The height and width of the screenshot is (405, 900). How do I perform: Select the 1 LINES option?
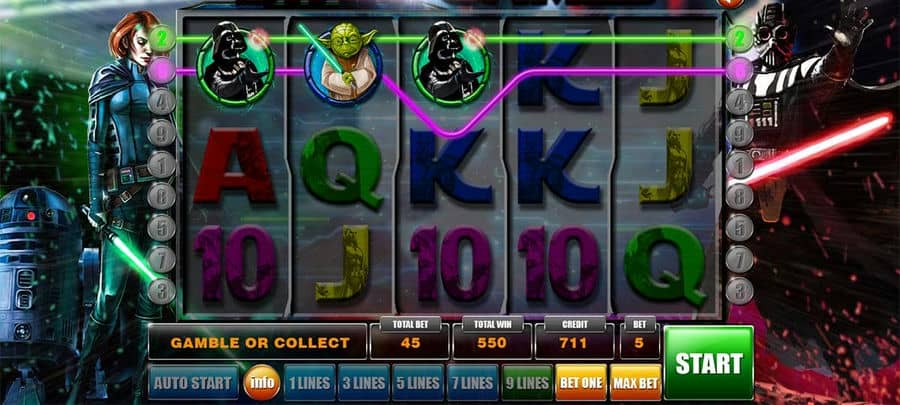[x=308, y=382]
